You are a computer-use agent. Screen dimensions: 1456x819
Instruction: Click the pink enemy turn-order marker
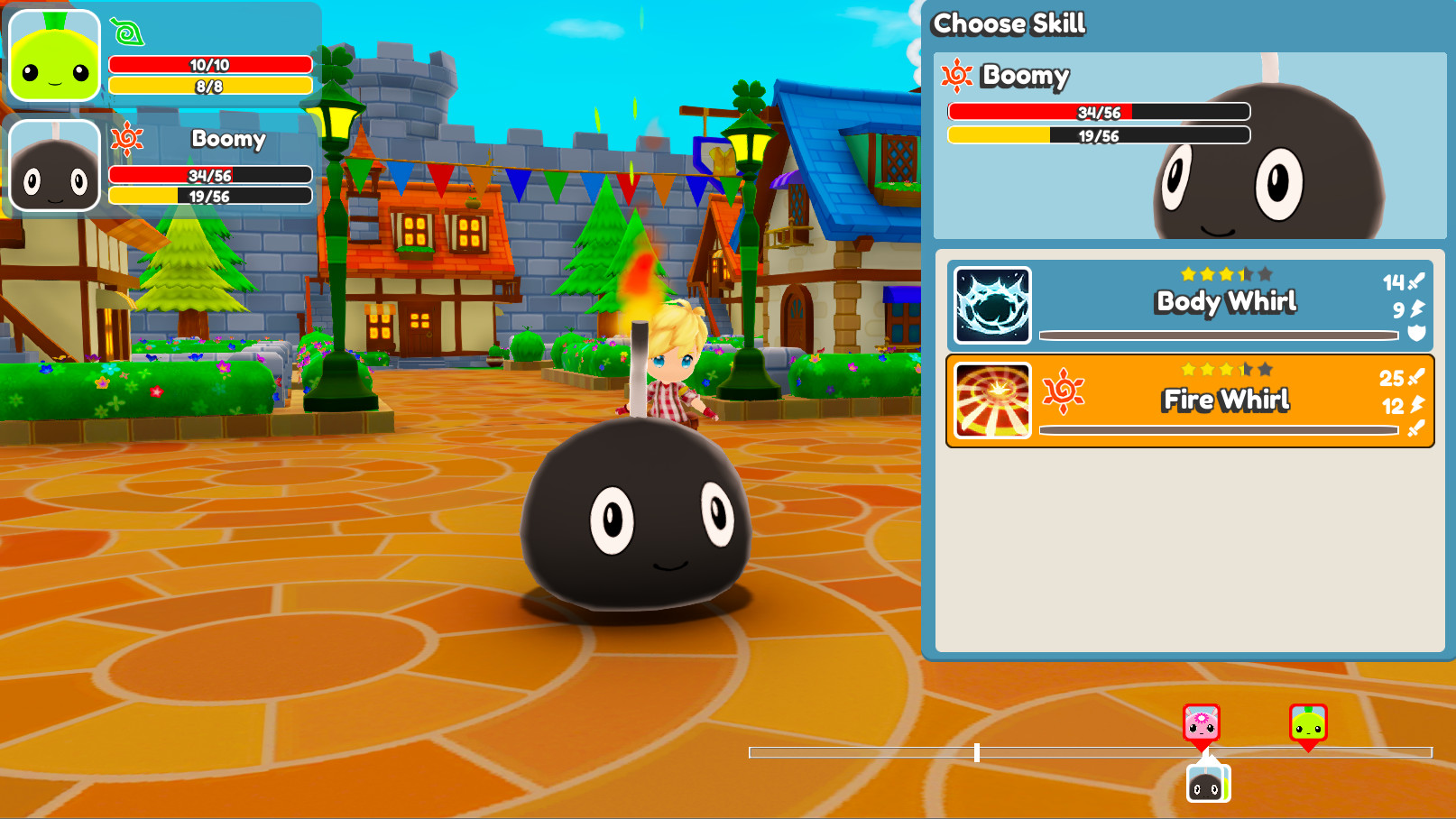(x=1202, y=723)
